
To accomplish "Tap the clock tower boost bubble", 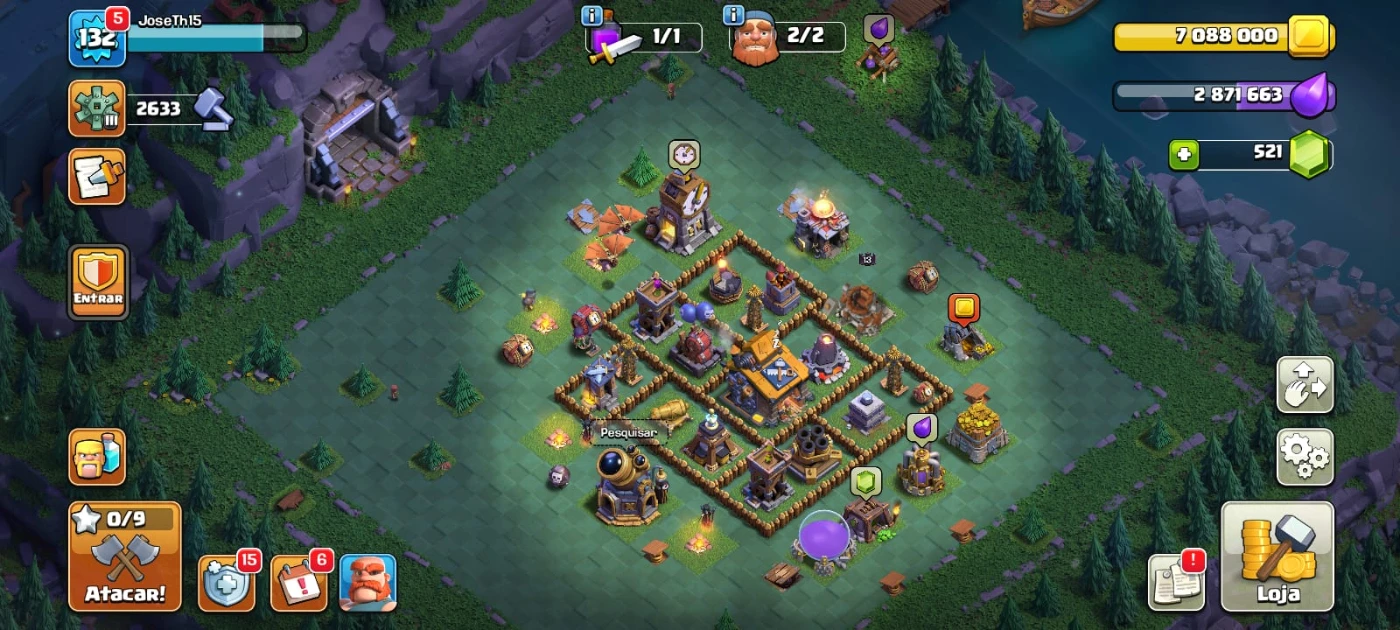I will (684, 154).
